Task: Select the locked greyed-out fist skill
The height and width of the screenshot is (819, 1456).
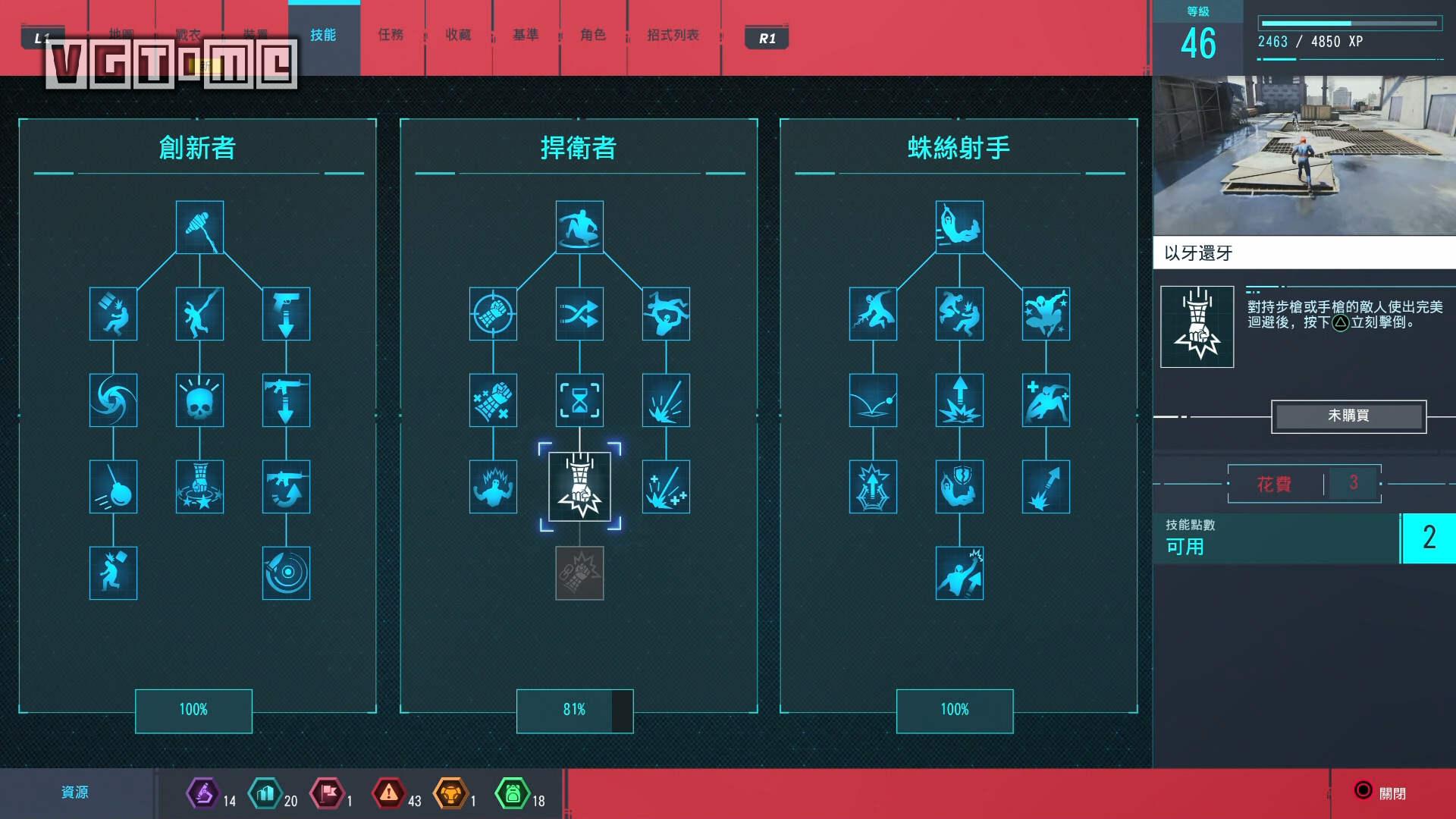Action: [579, 573]
